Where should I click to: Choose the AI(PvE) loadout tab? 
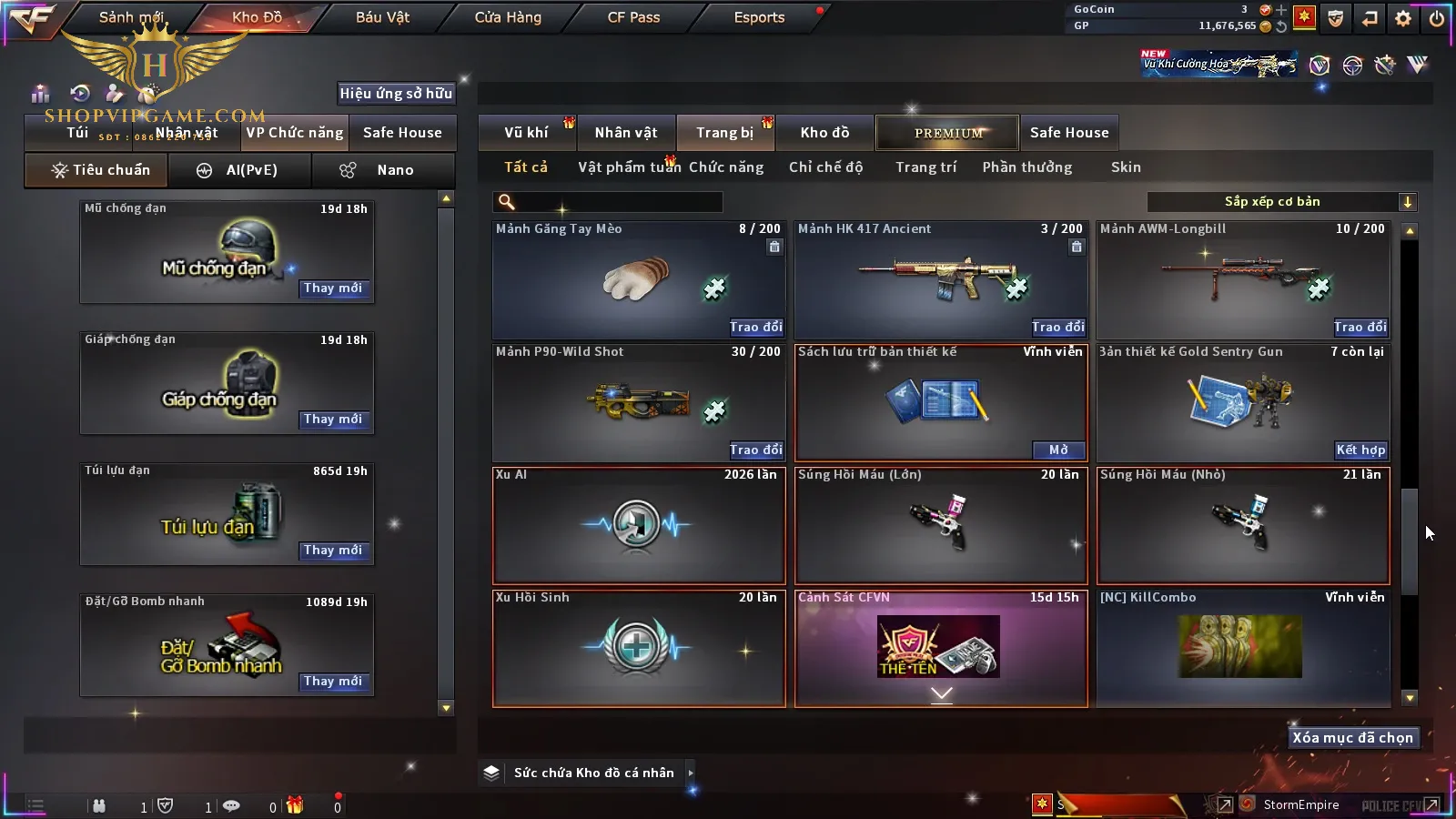point(240,170)
